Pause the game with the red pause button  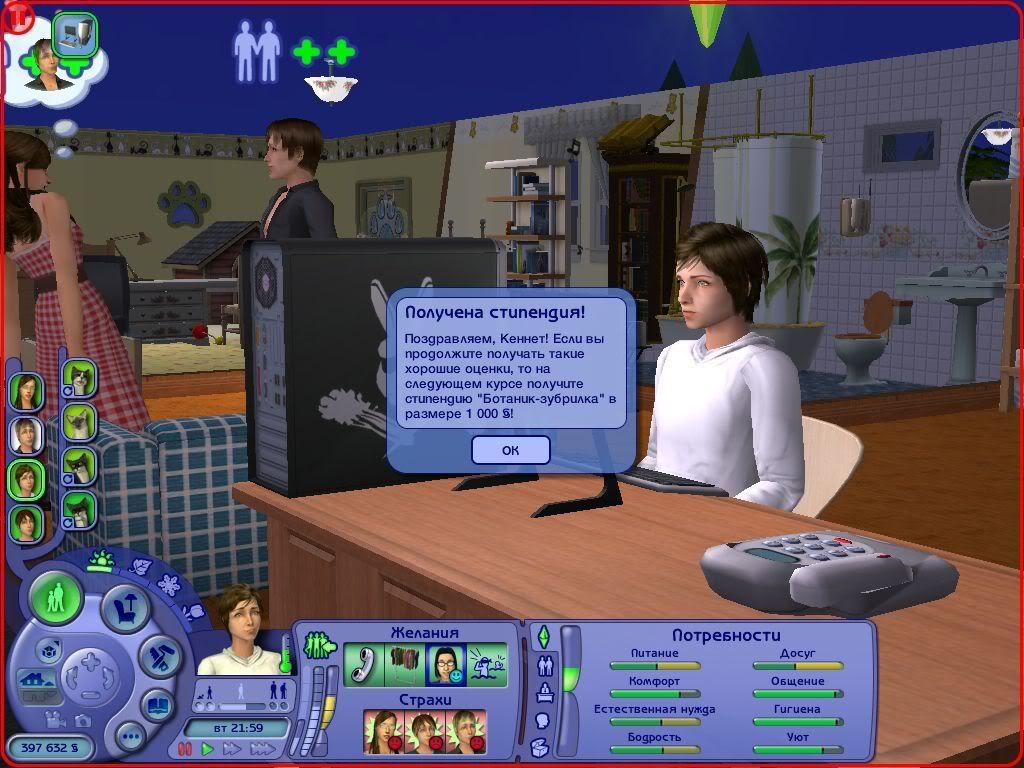coord(184,748)
